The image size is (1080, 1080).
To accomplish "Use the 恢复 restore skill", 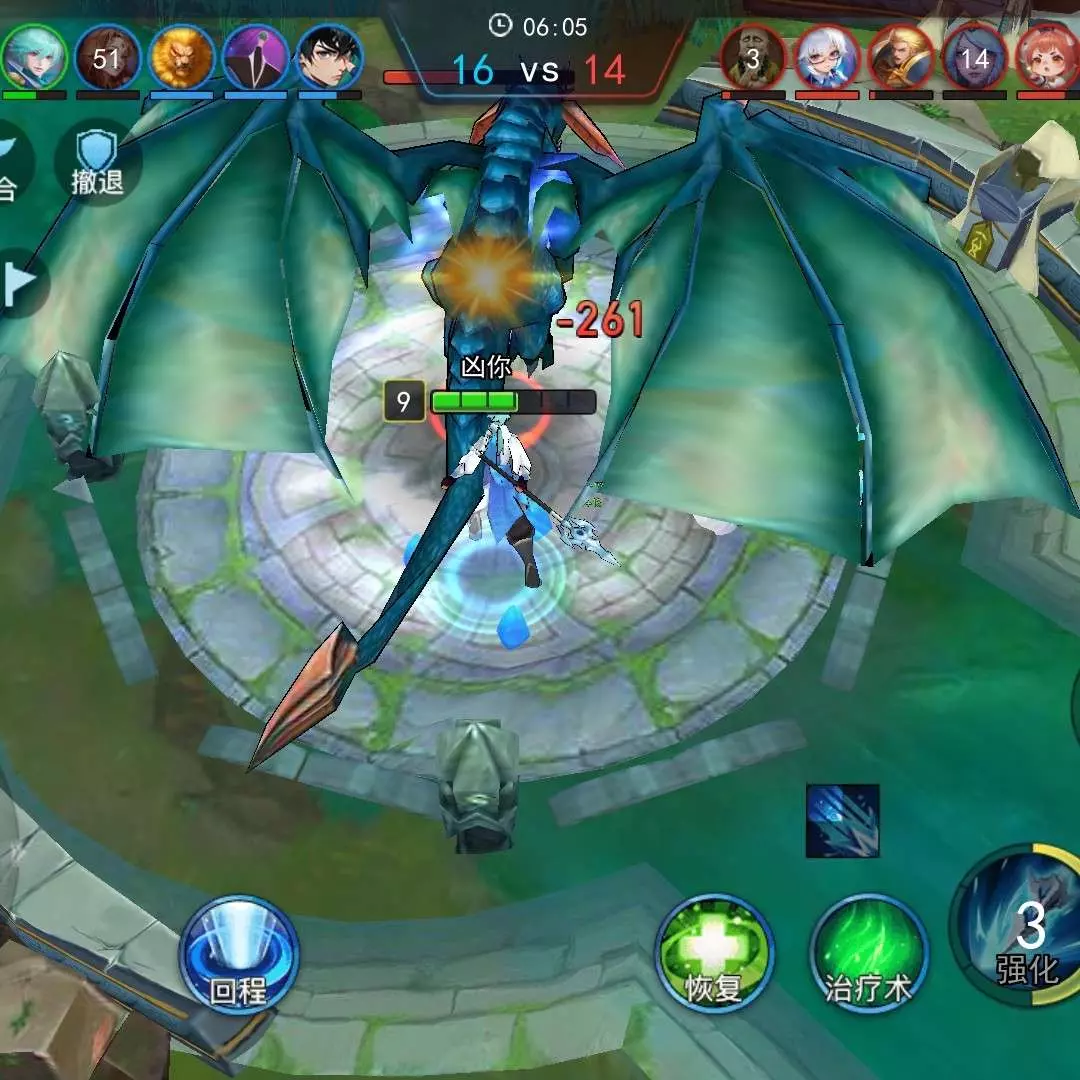I will (714, 953).
